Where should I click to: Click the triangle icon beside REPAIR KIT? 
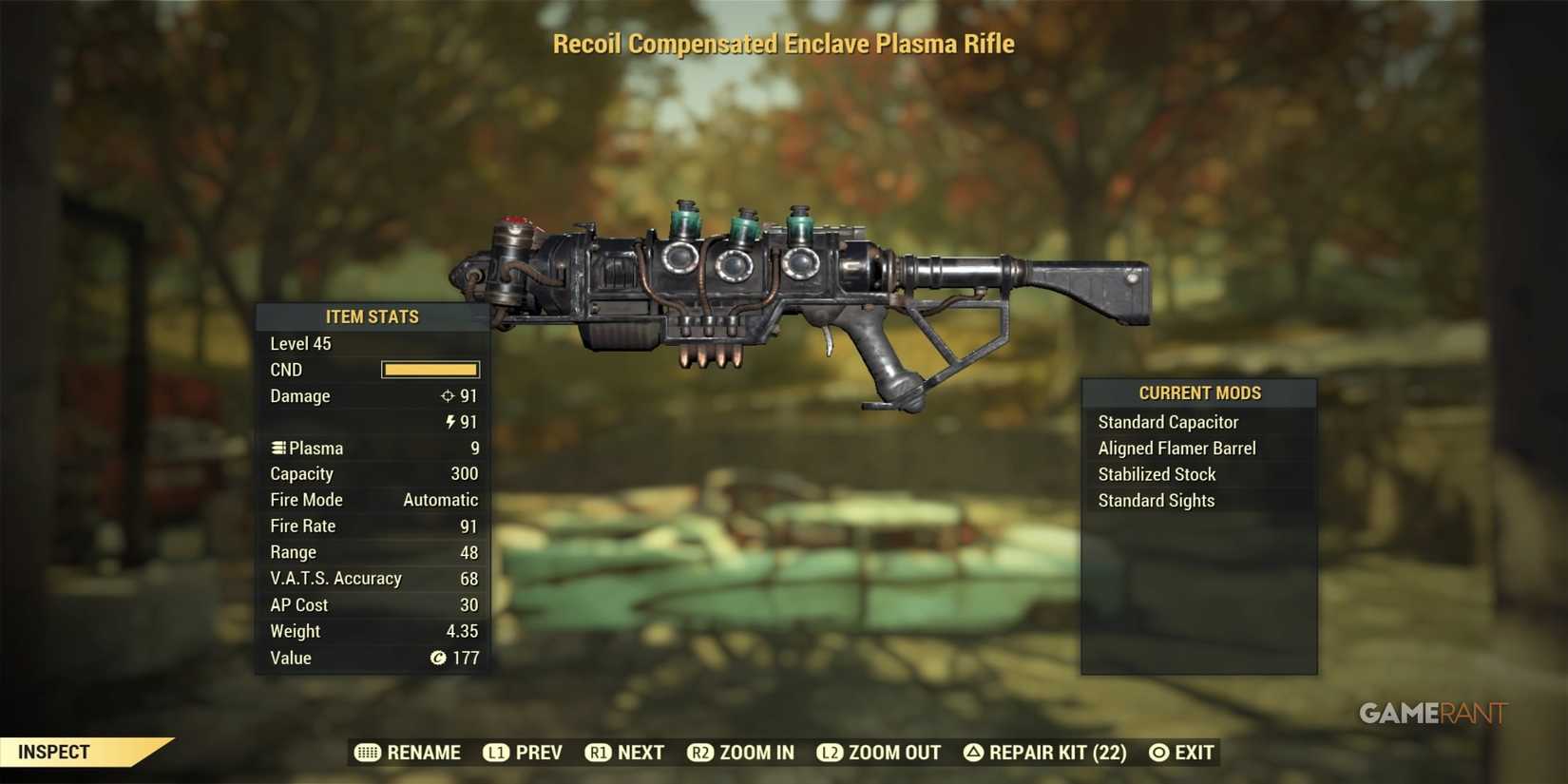click(x=973, y=752)
